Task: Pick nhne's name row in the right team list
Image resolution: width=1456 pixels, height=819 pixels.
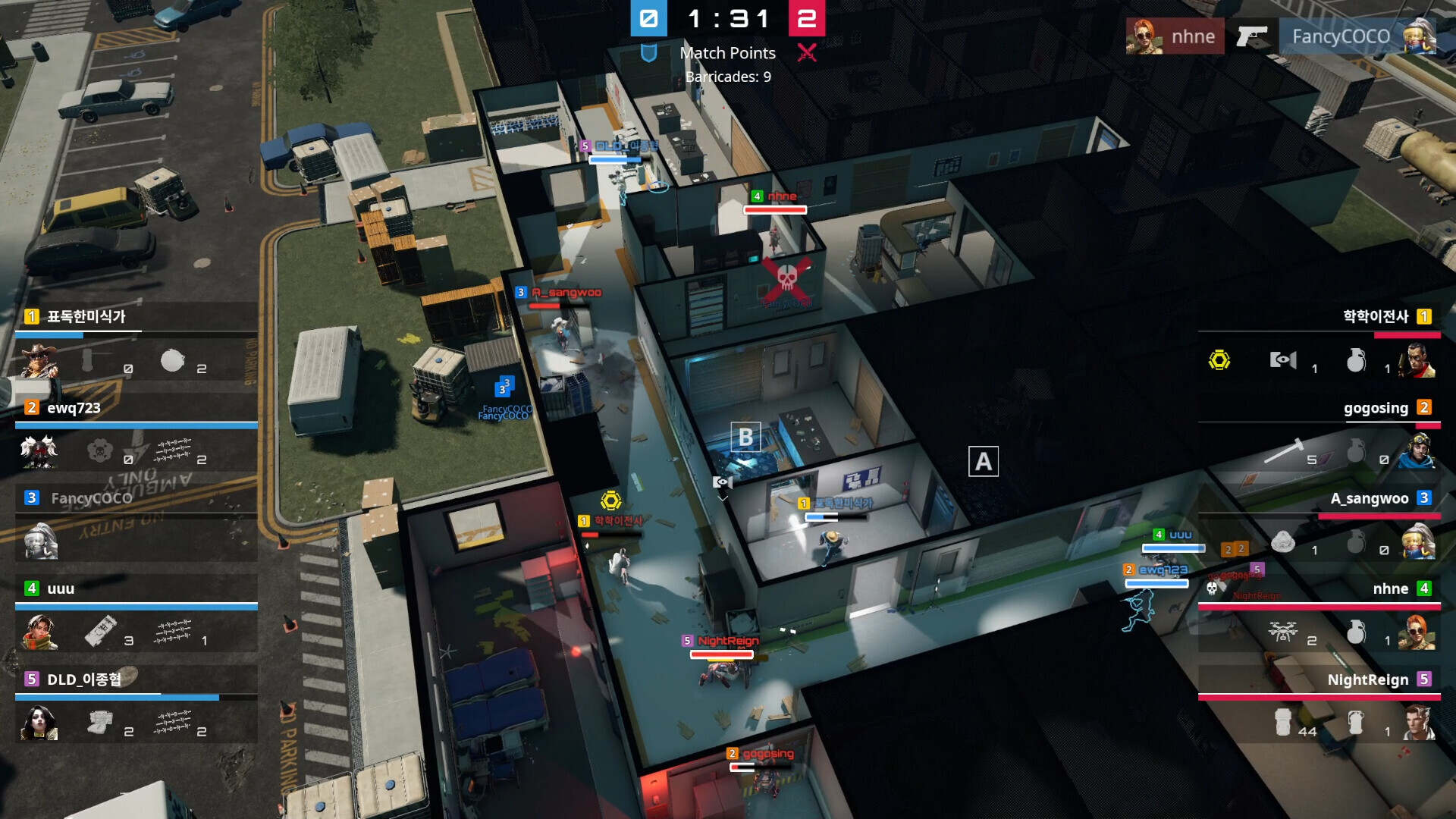Action: click(1390, 588)
